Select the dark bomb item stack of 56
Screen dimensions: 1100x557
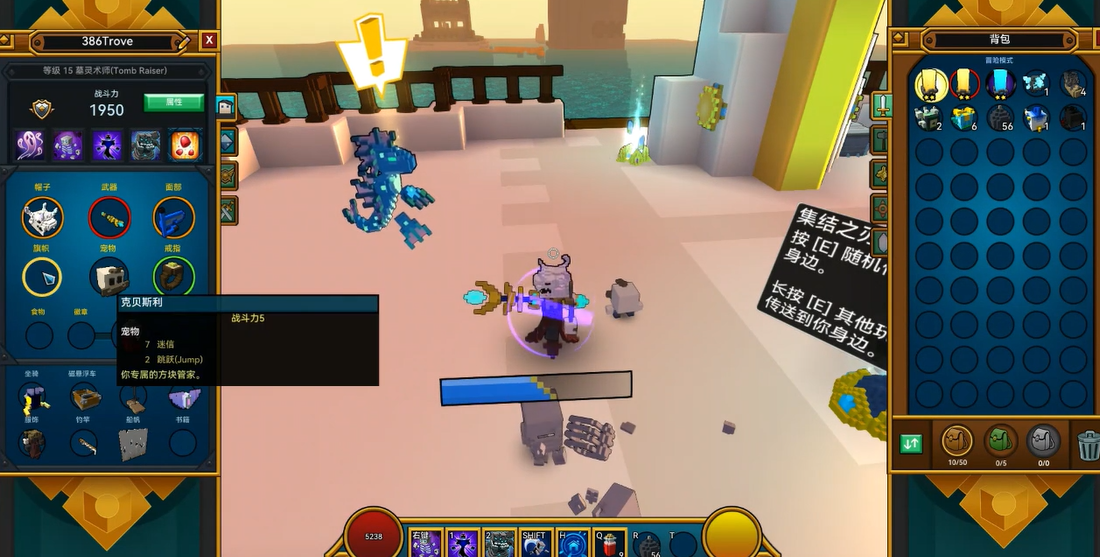pyautogui.click(x=1000, y=118)
